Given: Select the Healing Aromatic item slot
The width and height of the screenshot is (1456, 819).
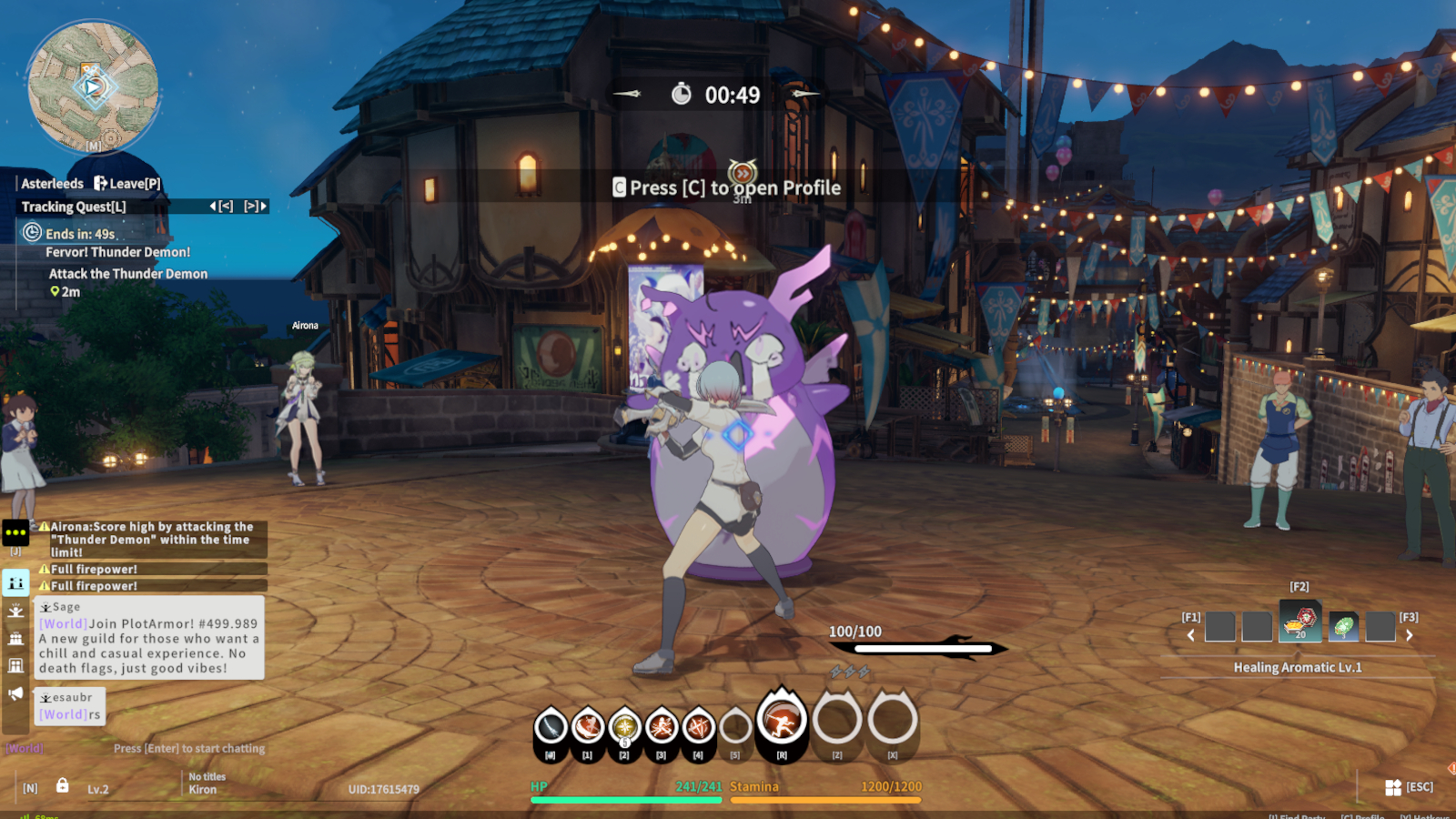Looking at the screenshot, I should tap(1301, 623).
